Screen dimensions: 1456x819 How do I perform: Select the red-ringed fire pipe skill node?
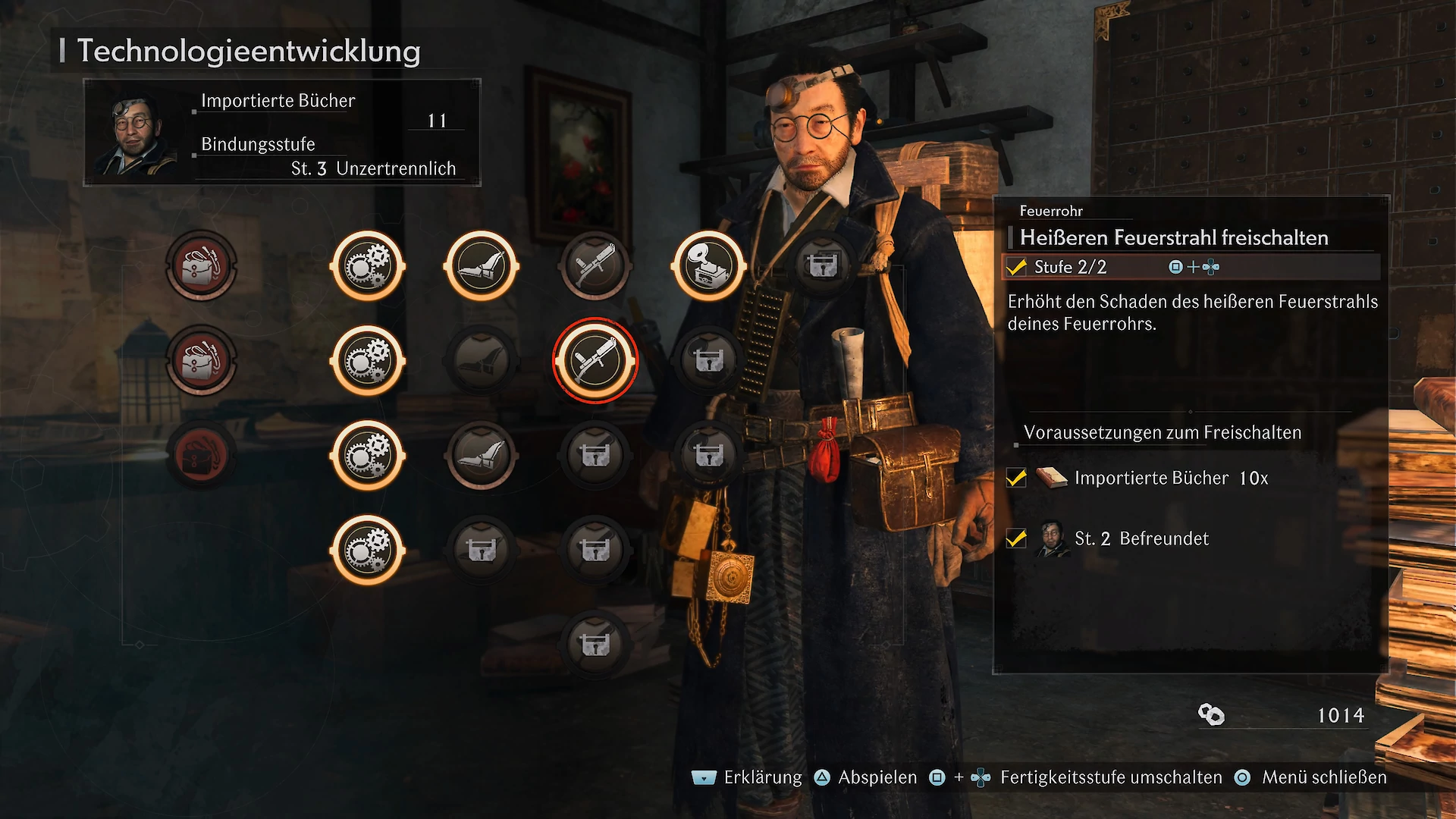(595, 360)
